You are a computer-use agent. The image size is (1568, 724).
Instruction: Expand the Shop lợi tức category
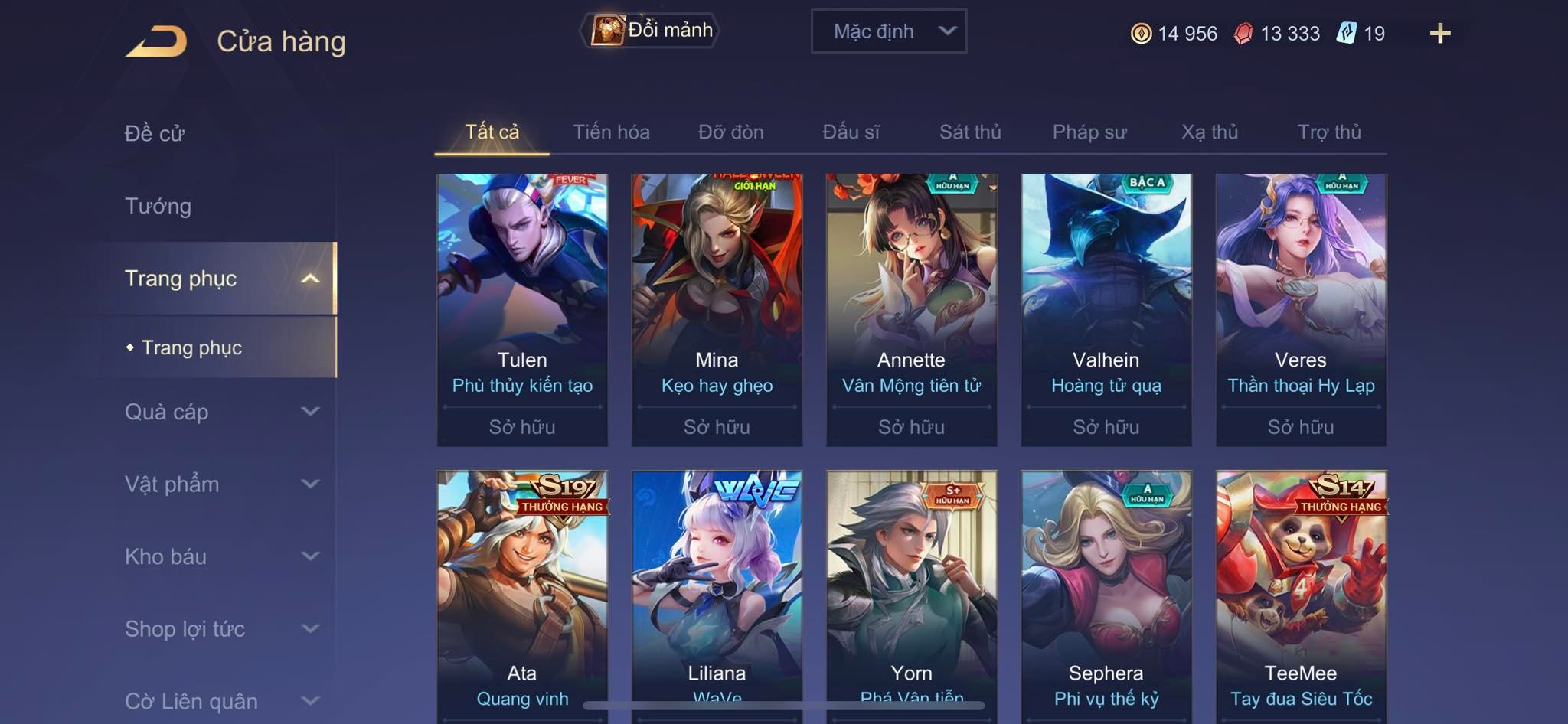tap(221, 629)
